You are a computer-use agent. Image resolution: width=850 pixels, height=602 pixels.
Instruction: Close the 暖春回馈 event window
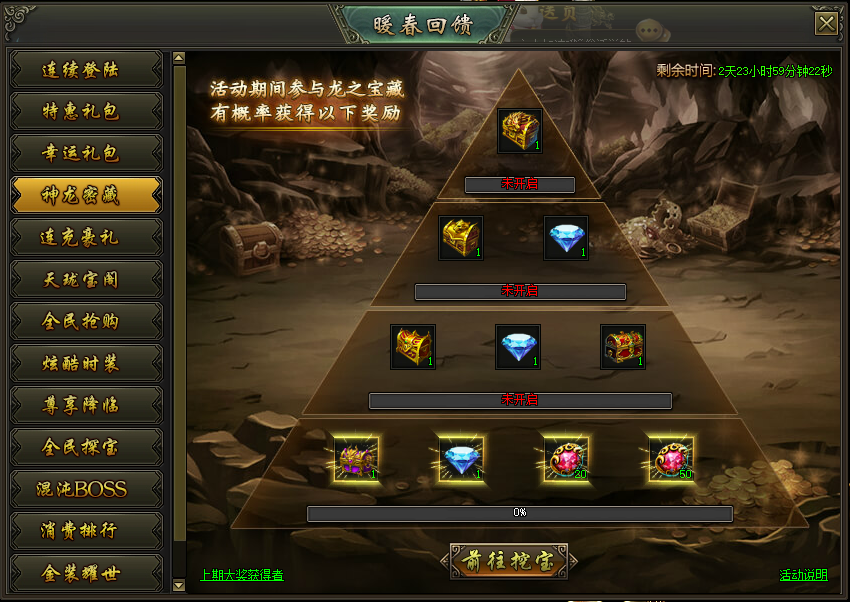click(826, 23)
